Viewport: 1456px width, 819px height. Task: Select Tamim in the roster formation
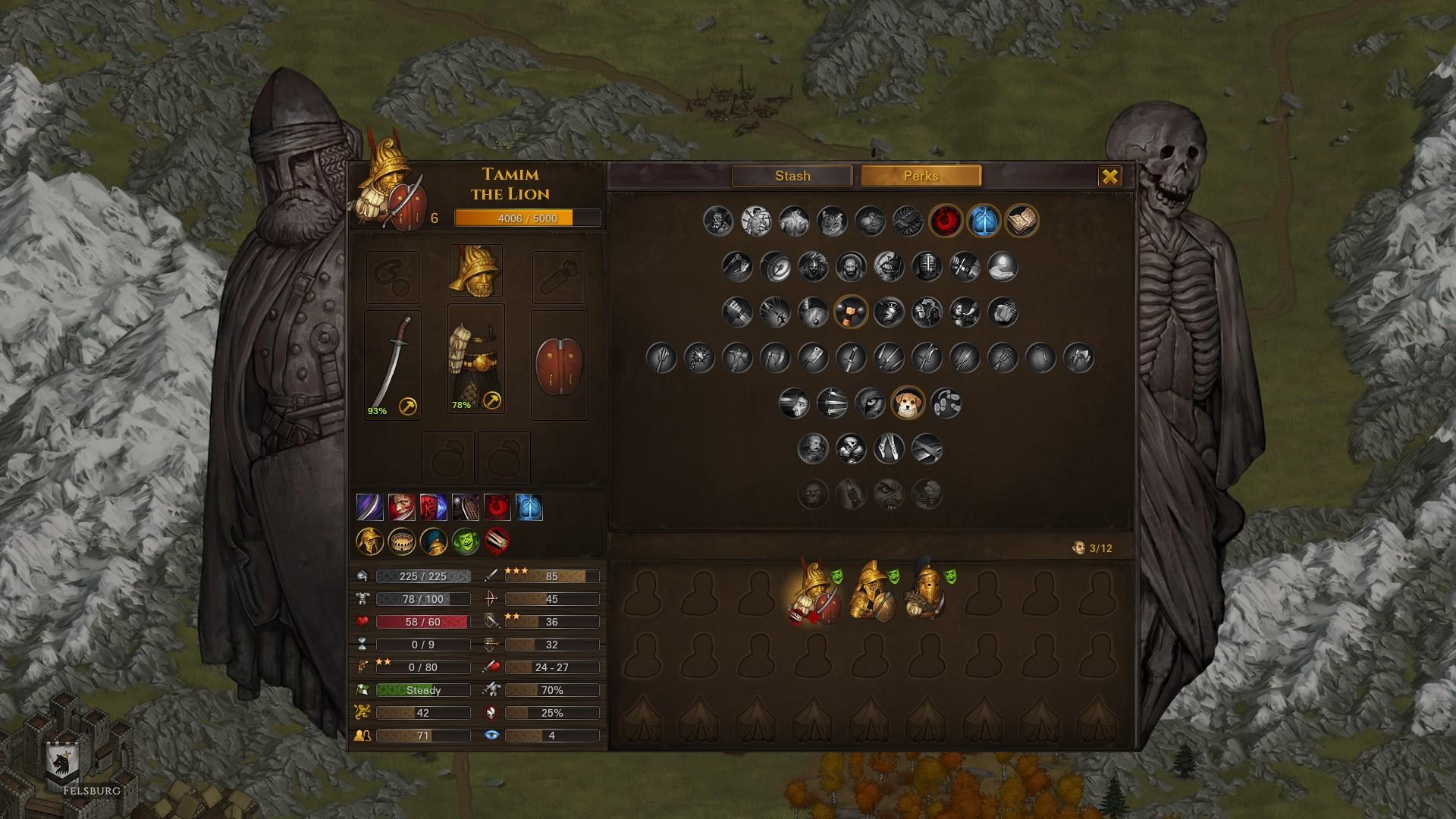pyautogui.click(x=813, y=596)
